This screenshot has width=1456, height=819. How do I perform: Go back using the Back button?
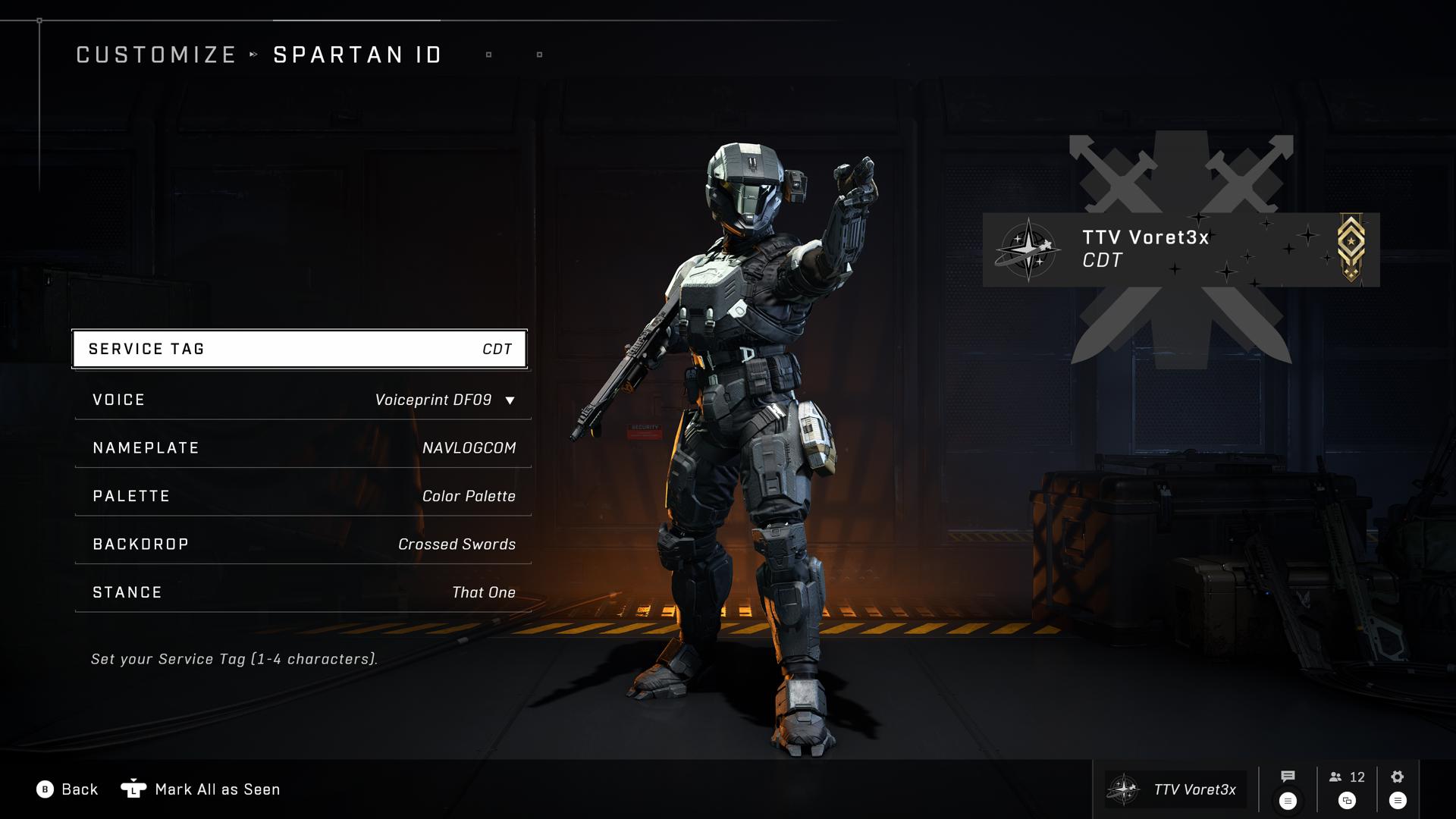67,789
